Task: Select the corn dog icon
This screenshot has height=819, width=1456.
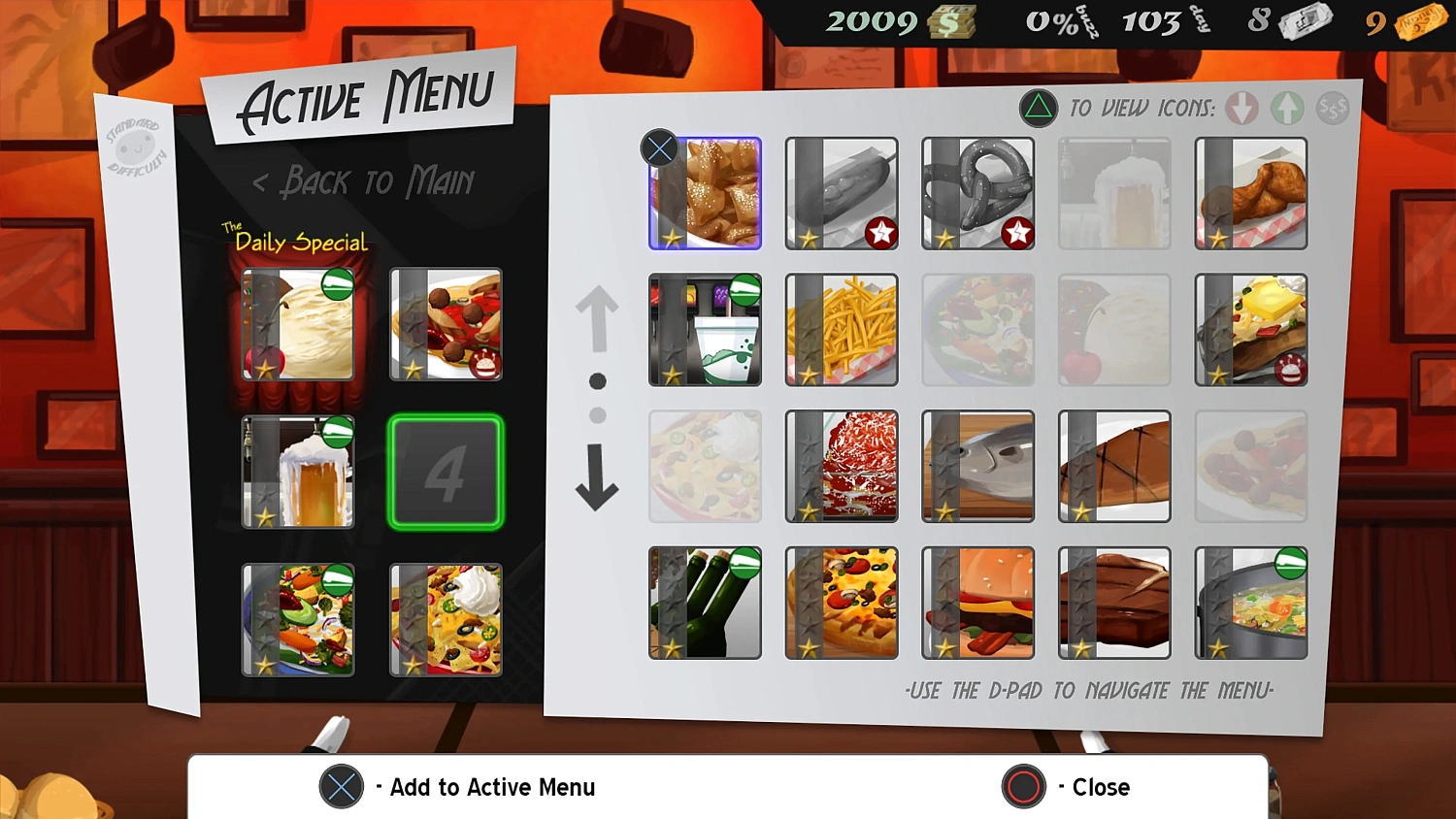Action: [x=841, y=192]
